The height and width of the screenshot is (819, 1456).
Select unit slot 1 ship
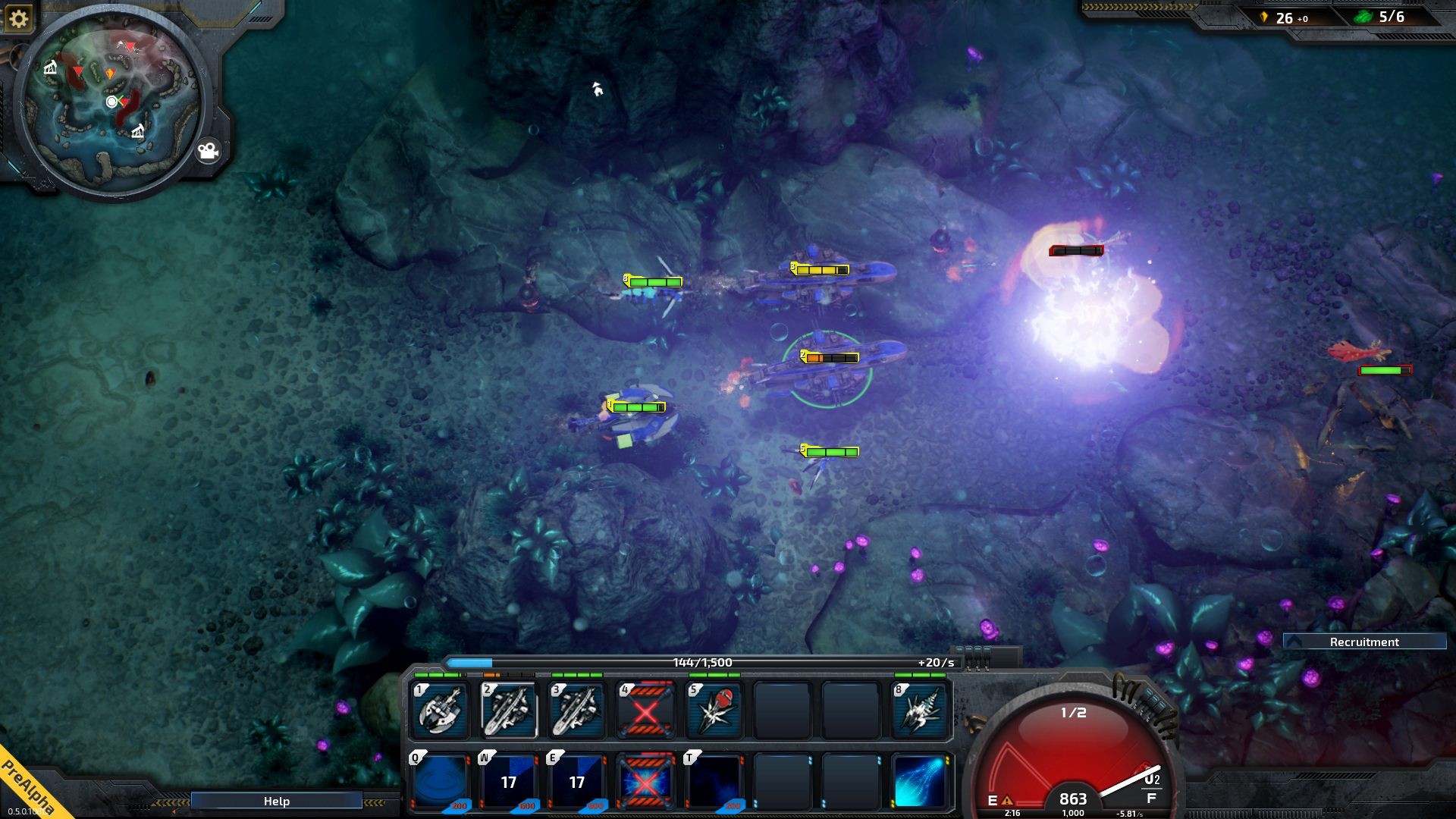[440, 710]
